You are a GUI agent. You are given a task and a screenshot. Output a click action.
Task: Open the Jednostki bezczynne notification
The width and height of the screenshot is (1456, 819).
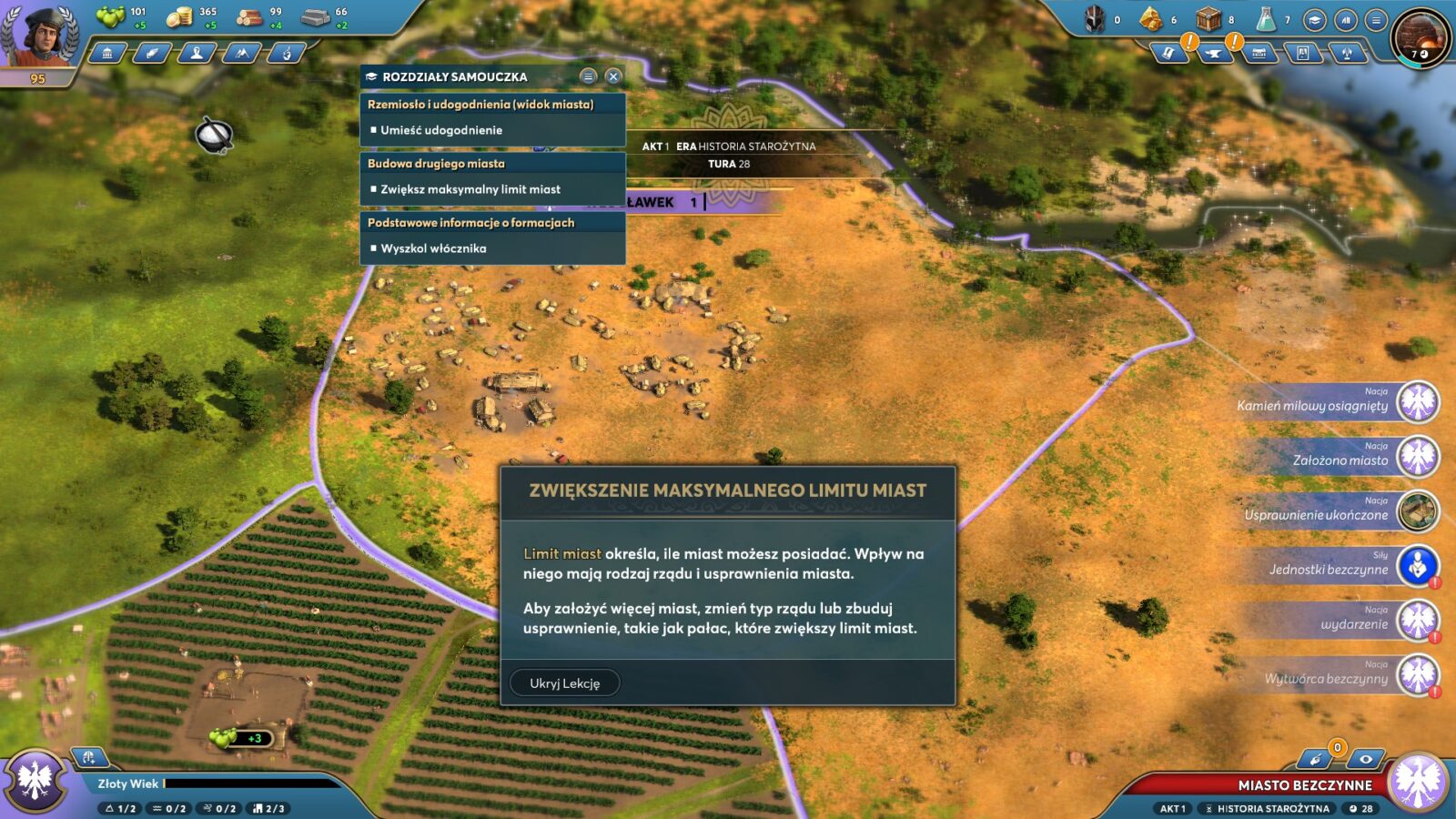(x=1417, y=566)
